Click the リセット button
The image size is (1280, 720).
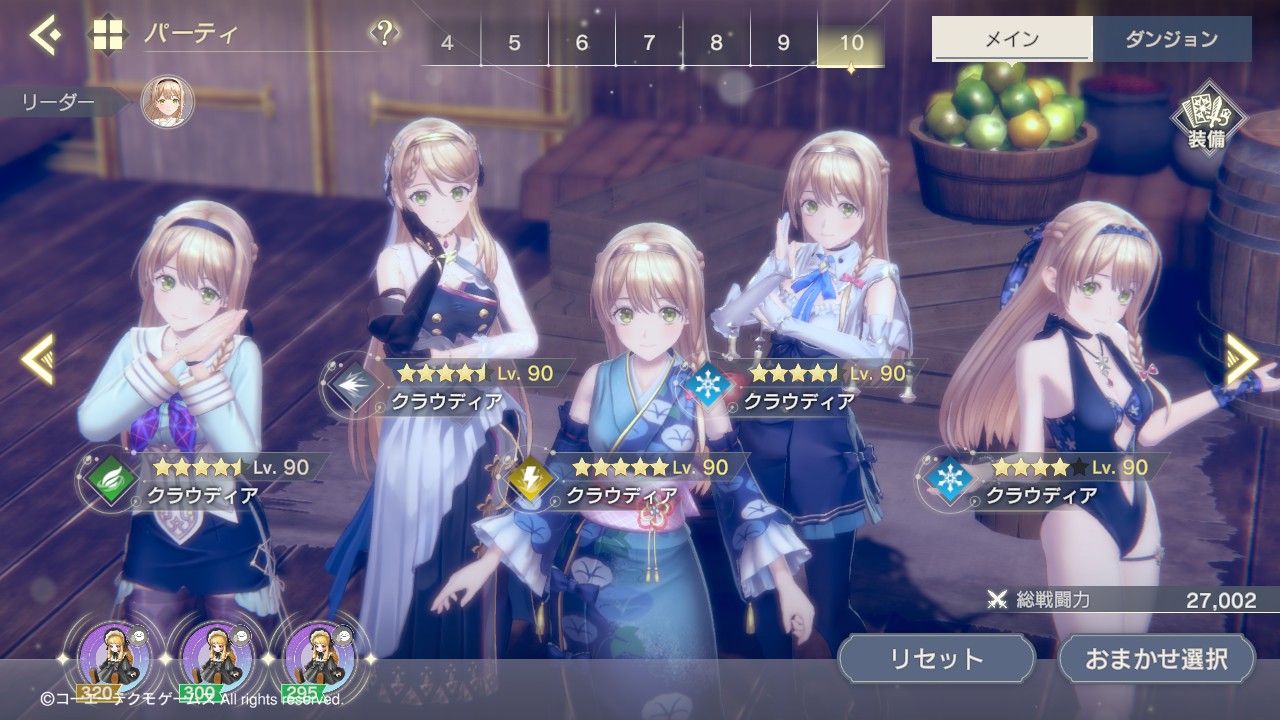pos(936,659)
